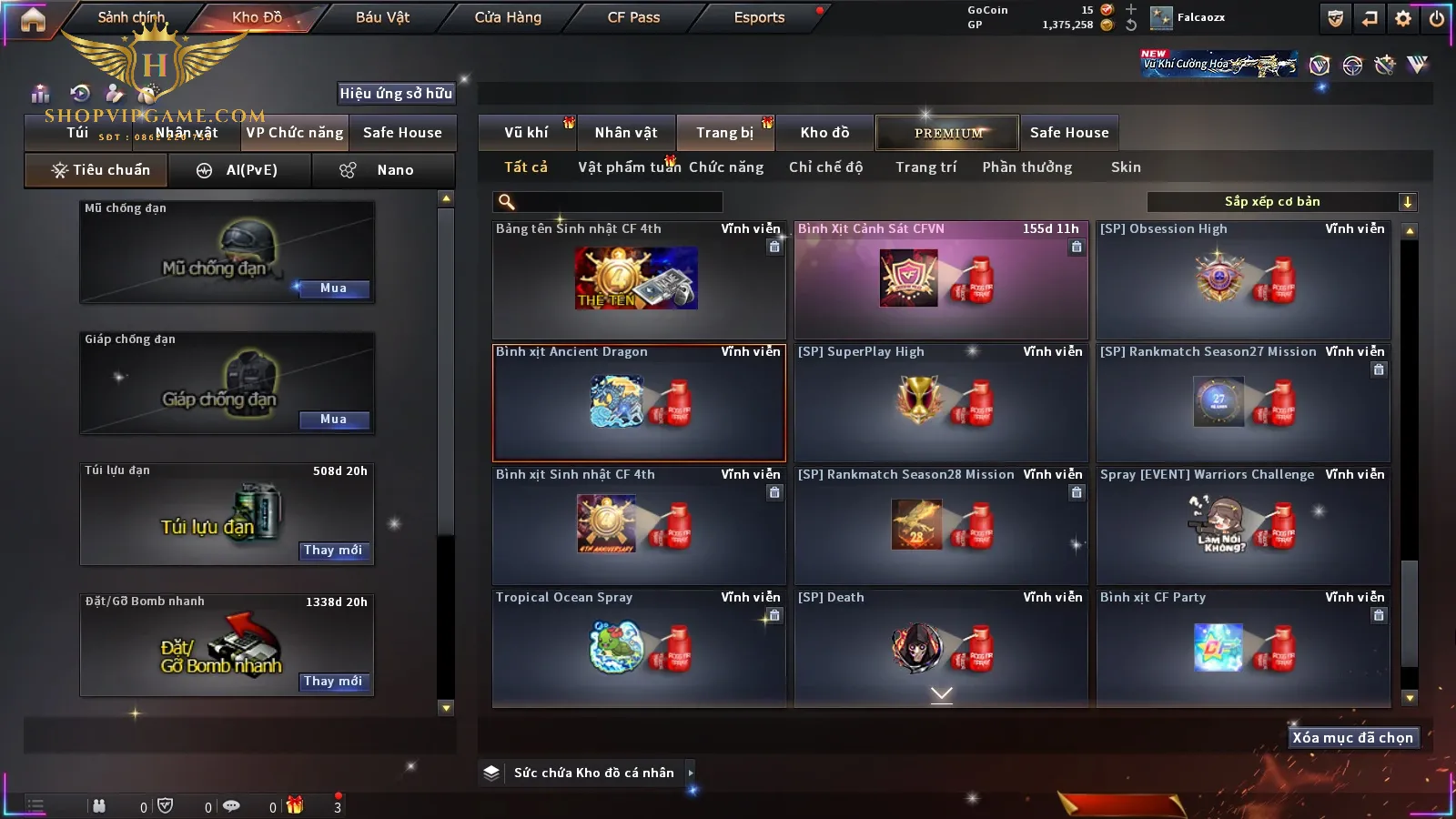Choose the Nano equipment set tab
The image size is (1456, 819).
pos(394,170)
